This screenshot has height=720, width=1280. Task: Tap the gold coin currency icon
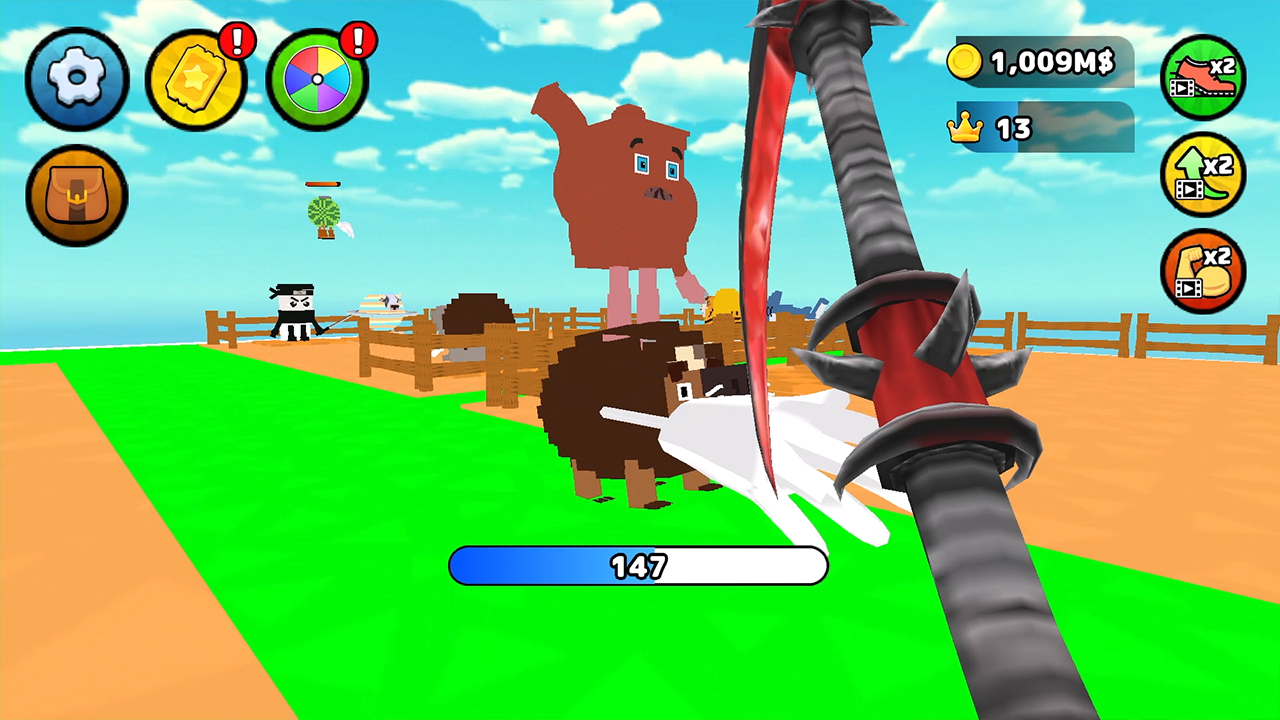[965, 62]
